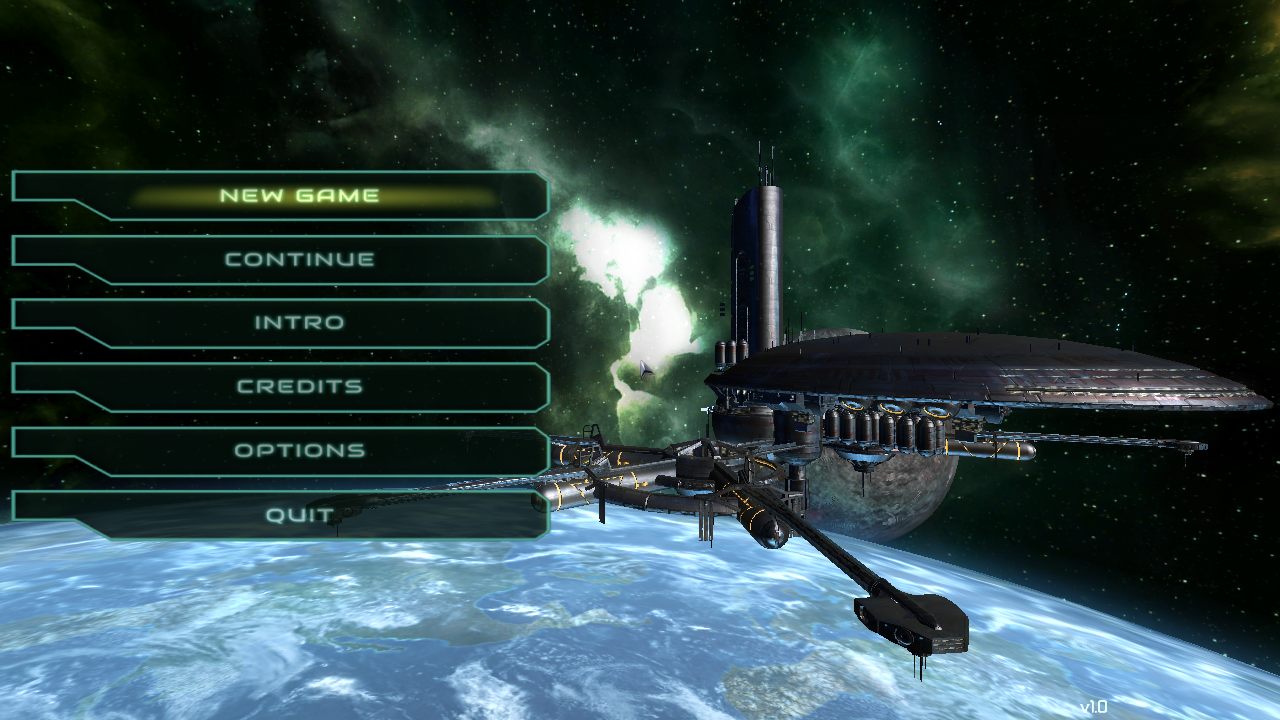Screen dimensions: 1280x720
Task: Select the Credits entry below Intro
Action: coord(300,386)
